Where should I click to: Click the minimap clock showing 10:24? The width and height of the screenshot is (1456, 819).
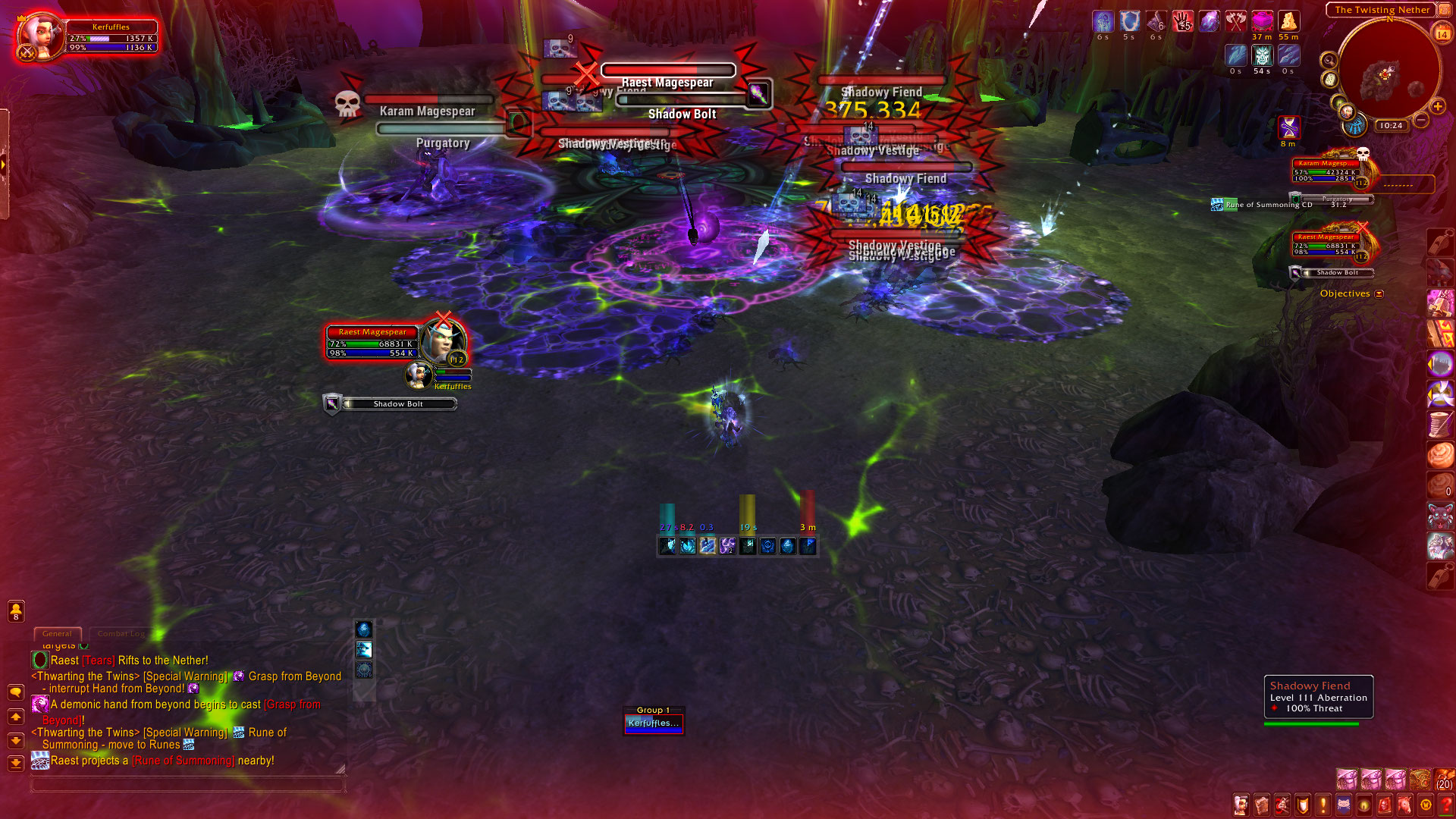coord(1391,125)
